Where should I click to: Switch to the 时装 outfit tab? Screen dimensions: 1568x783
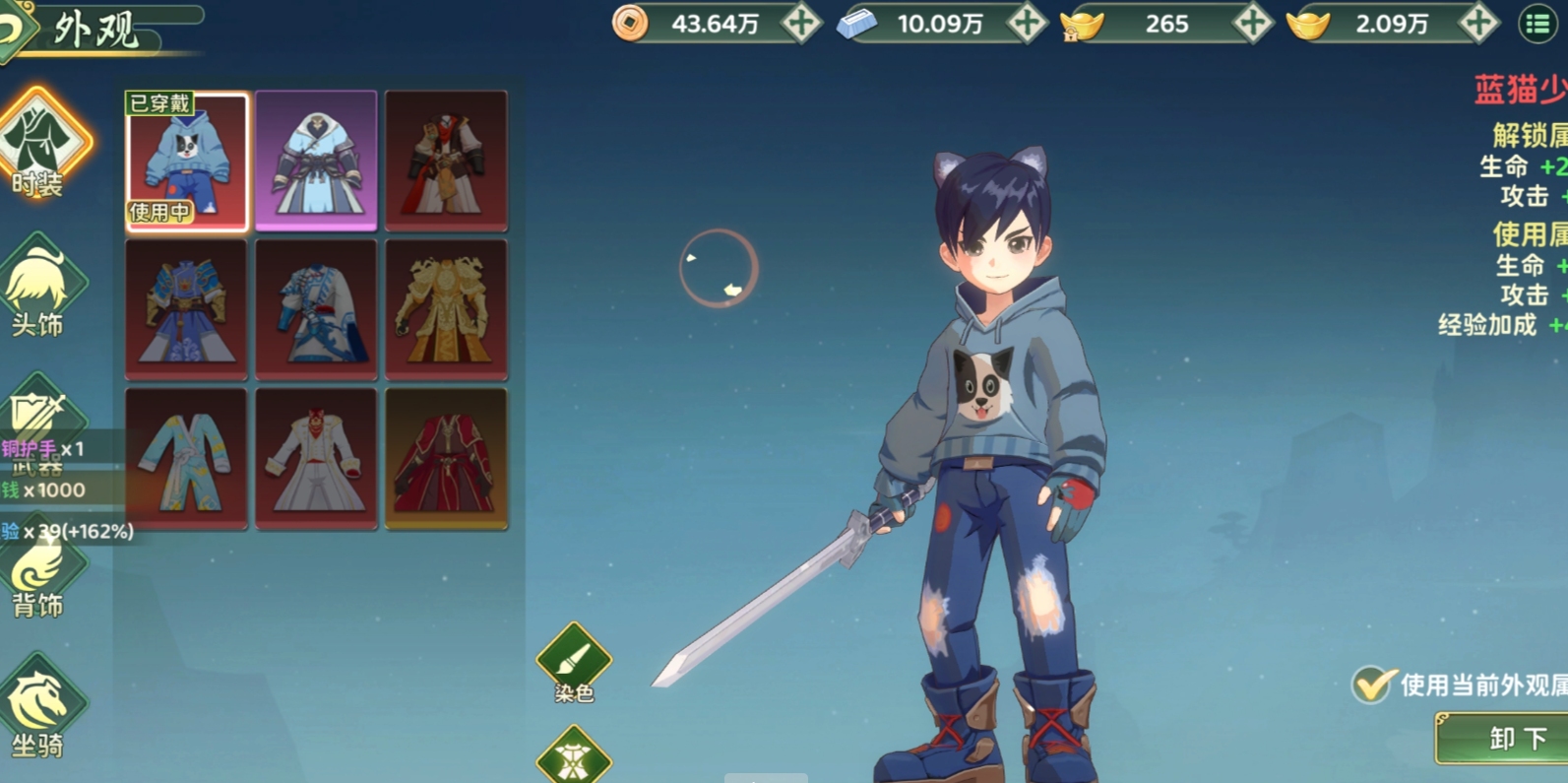[42, 144]
